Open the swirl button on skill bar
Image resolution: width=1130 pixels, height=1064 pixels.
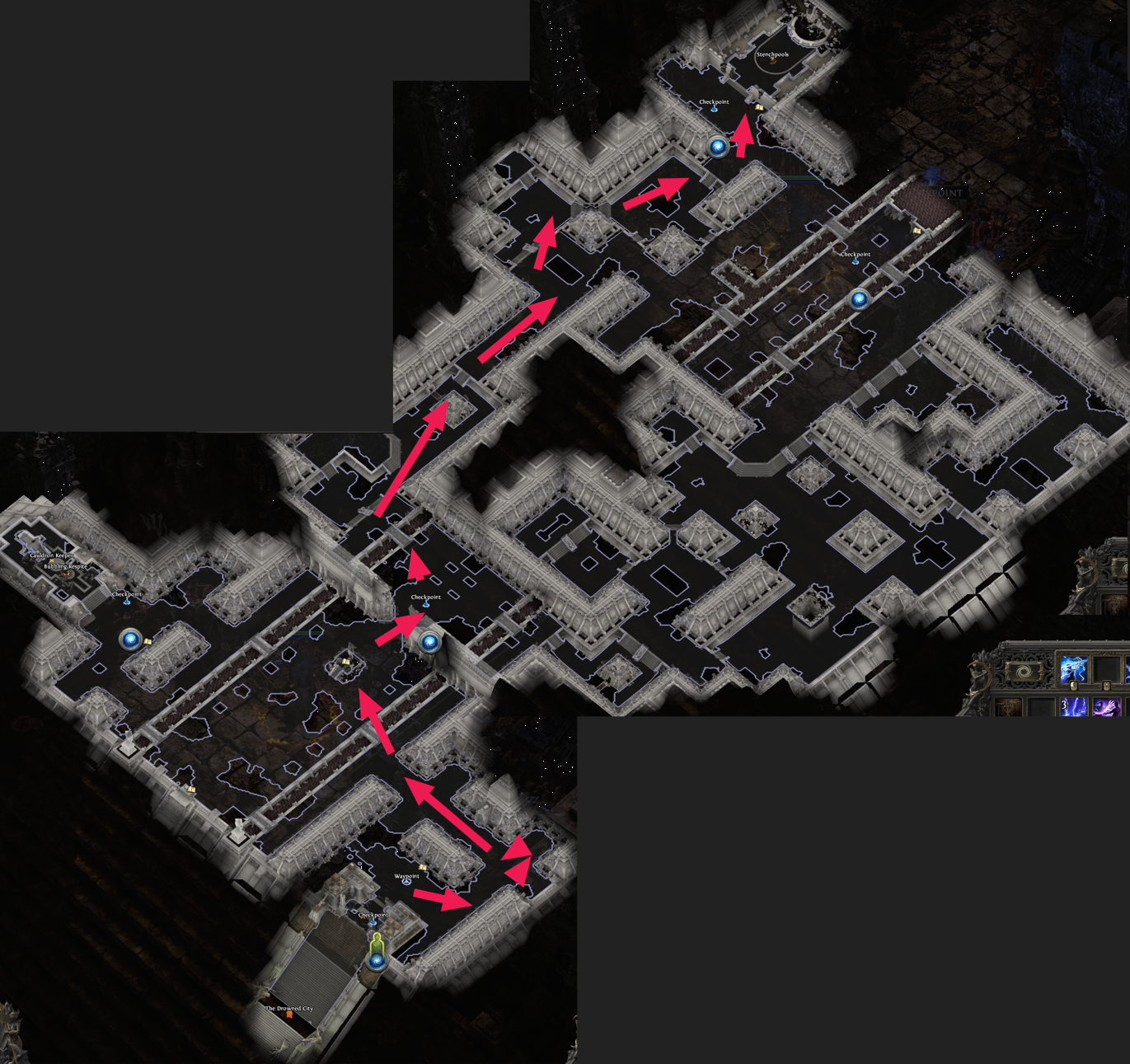tap(1024, 670)
